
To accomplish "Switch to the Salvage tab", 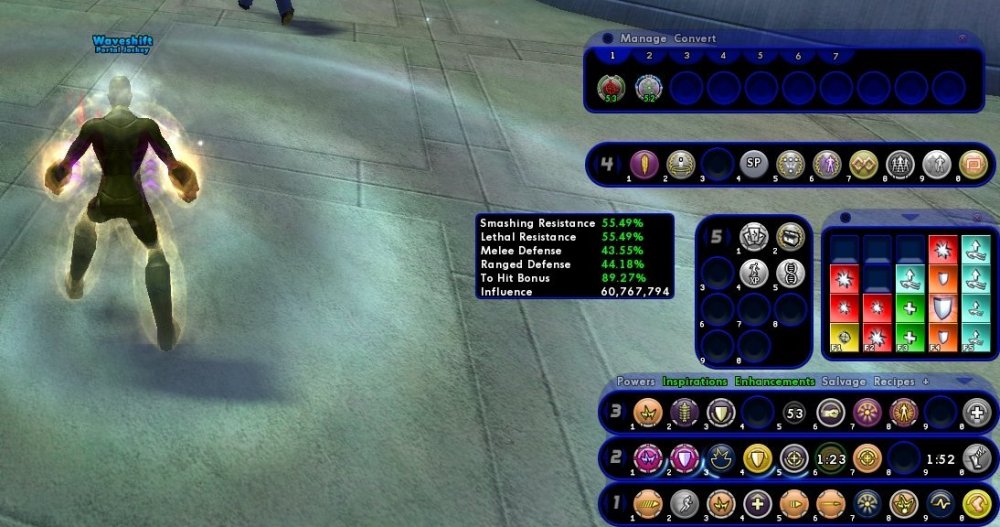I will (x=843, y=382).
